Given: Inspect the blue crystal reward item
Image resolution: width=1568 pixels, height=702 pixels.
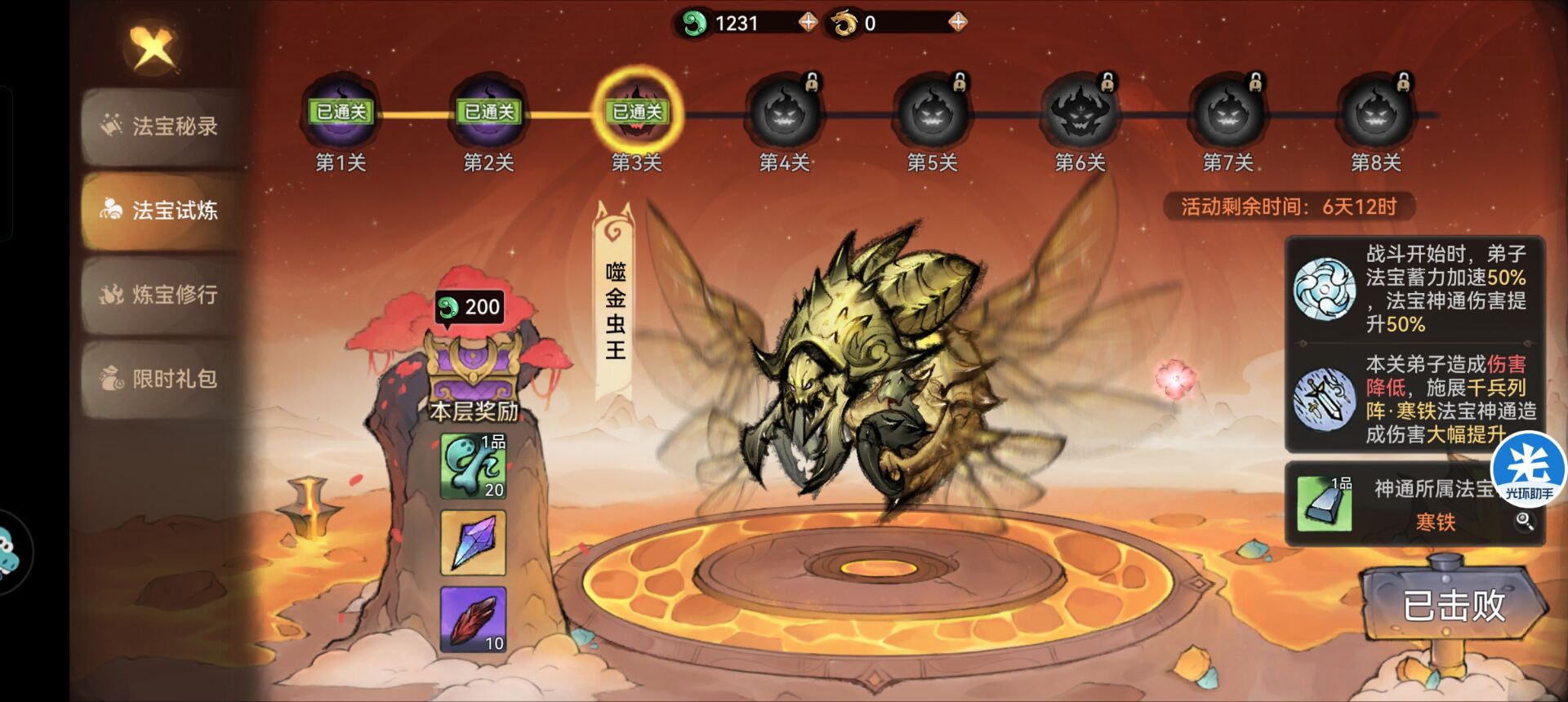Looking at the screenshot, I should tap(473, 543).
